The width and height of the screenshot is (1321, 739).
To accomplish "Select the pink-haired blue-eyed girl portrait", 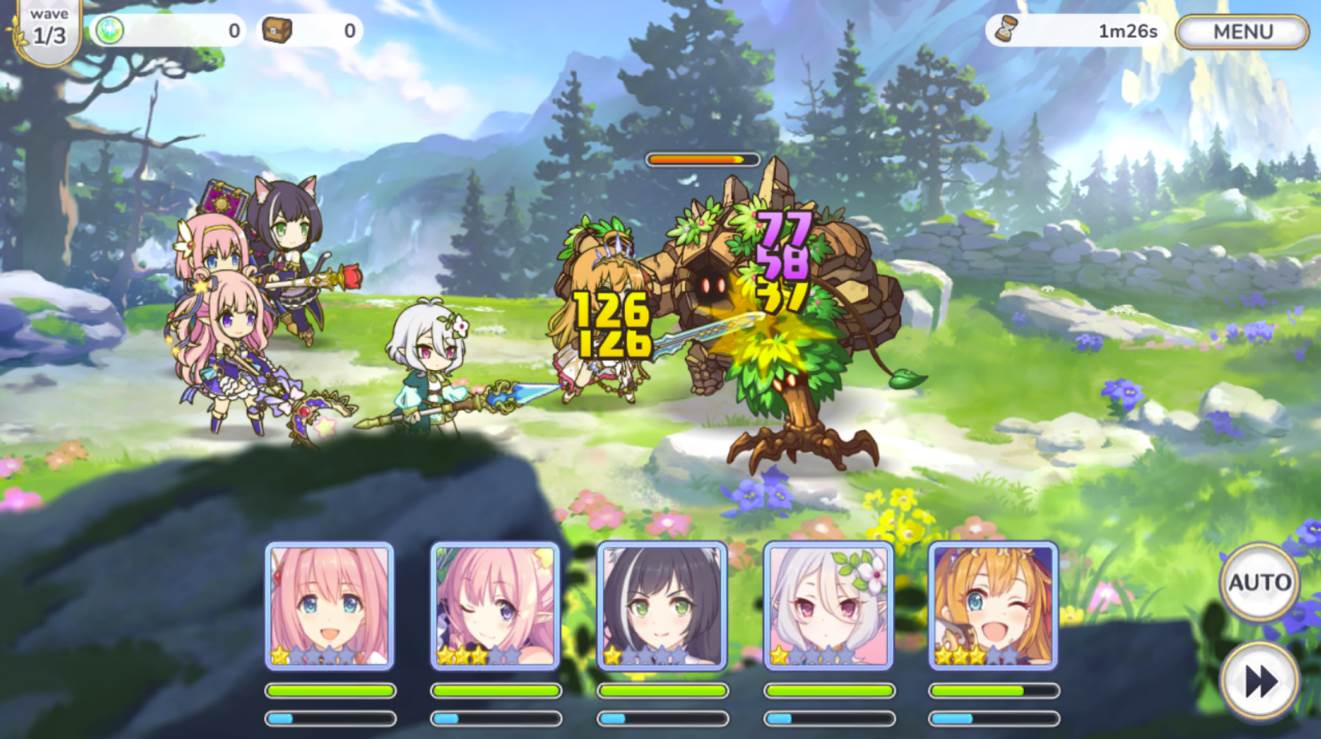I will (x=329, y=605).
